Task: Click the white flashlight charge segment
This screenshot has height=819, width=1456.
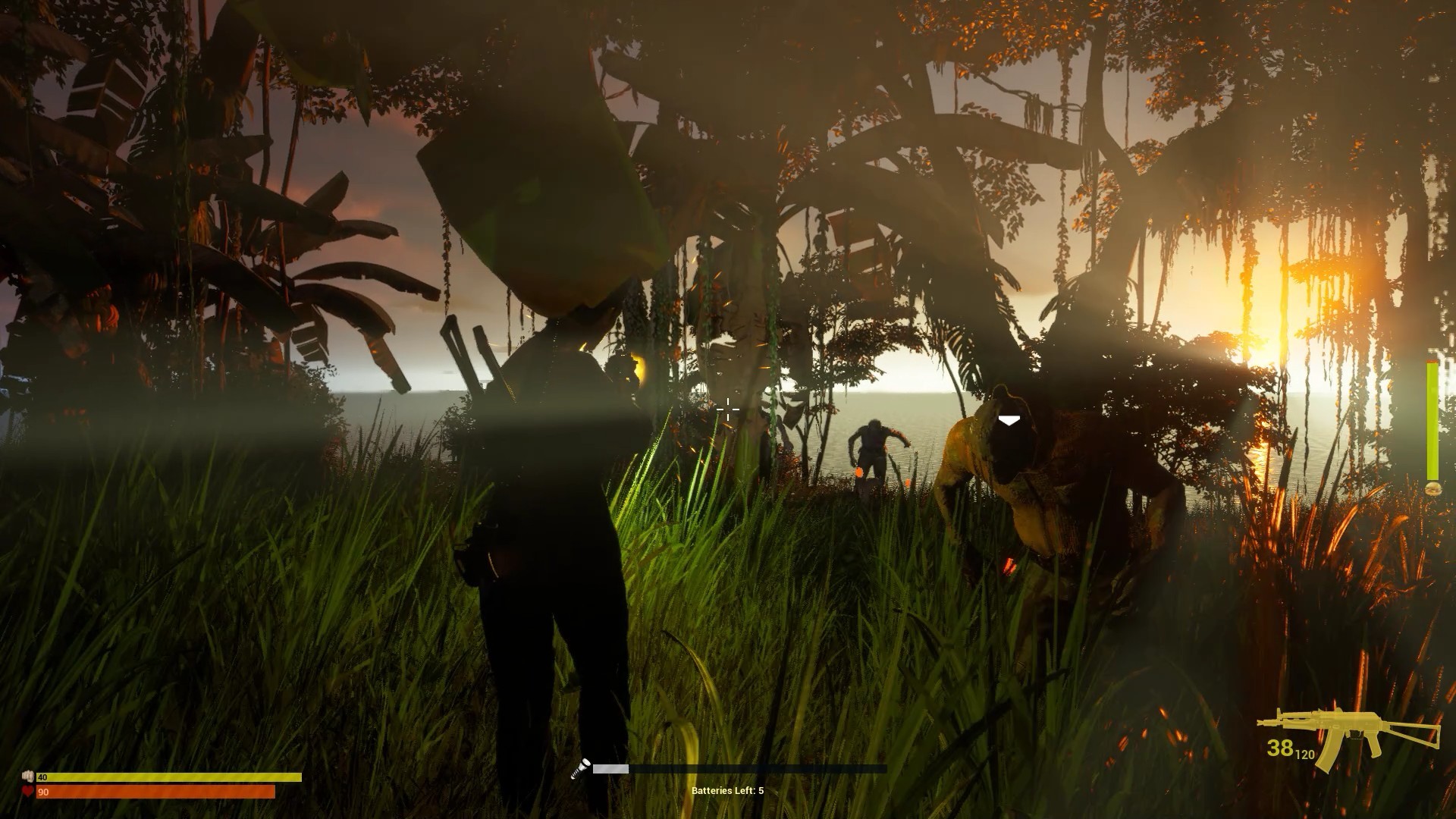Action: click(610, 768)
